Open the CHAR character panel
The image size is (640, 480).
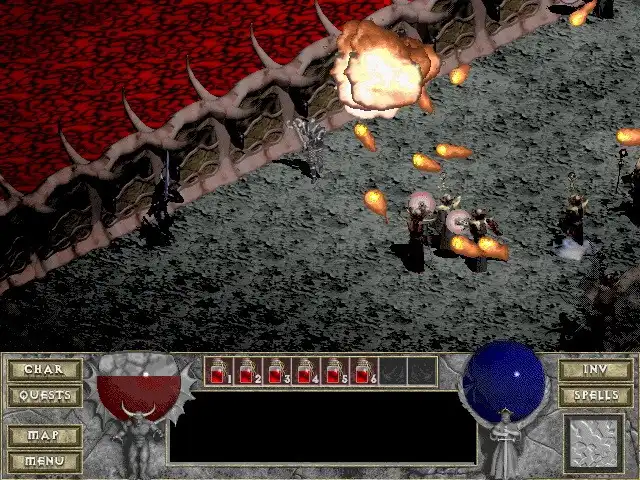click(x=44, y=370)
